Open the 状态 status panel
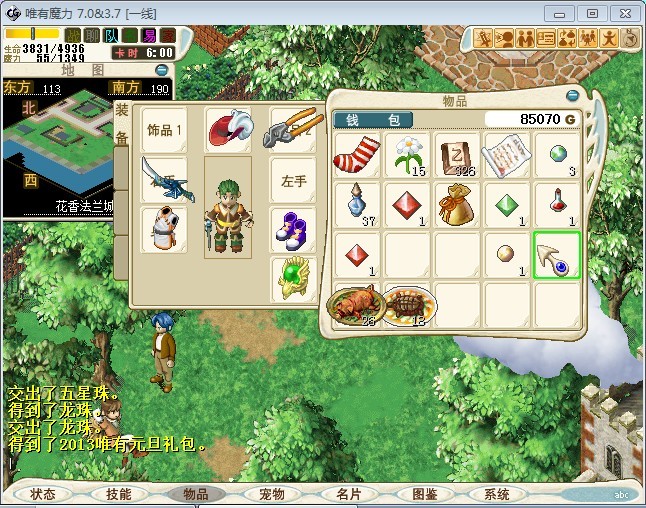The height and width of the screenshot is (508, 646). tap(43, 494)
